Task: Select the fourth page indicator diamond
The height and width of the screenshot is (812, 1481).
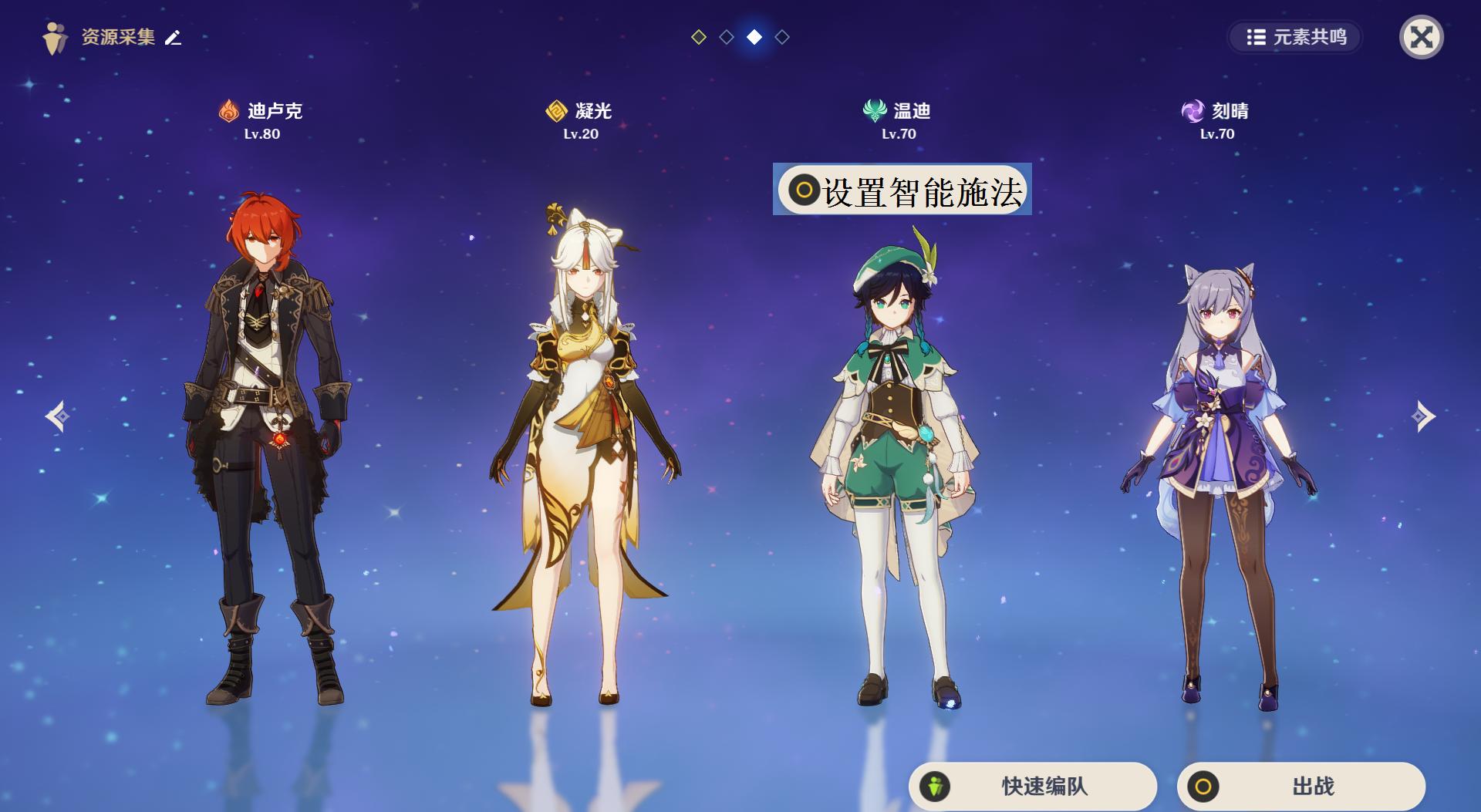Action: click(782, 35)
